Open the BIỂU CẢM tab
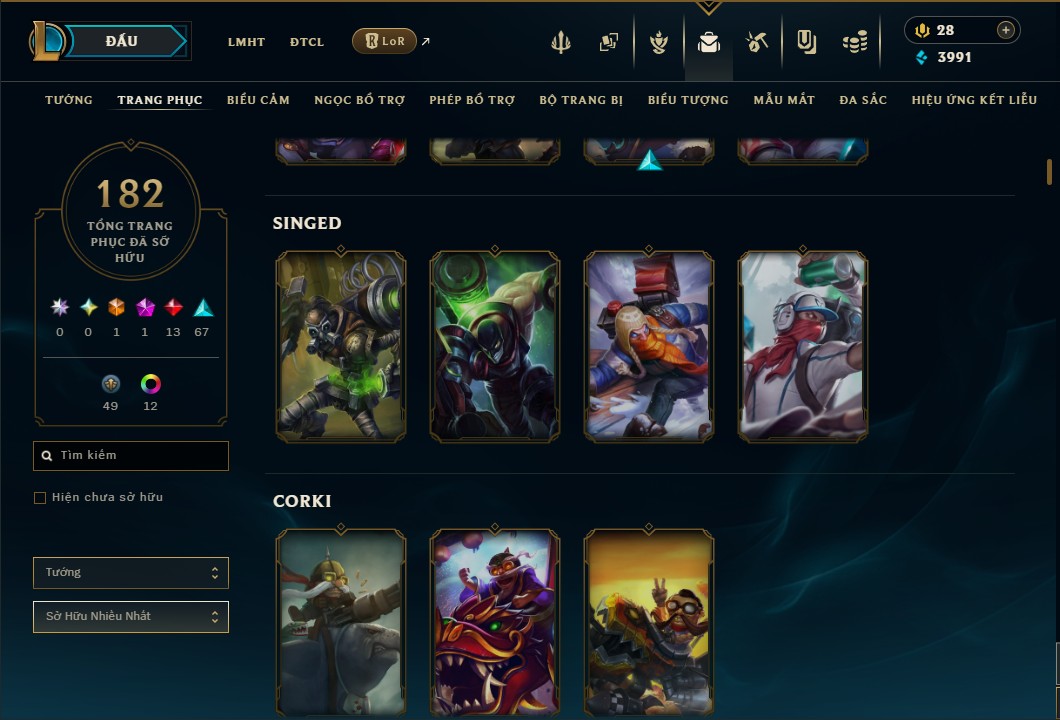The image size is (1060, 720). point(258,100)
